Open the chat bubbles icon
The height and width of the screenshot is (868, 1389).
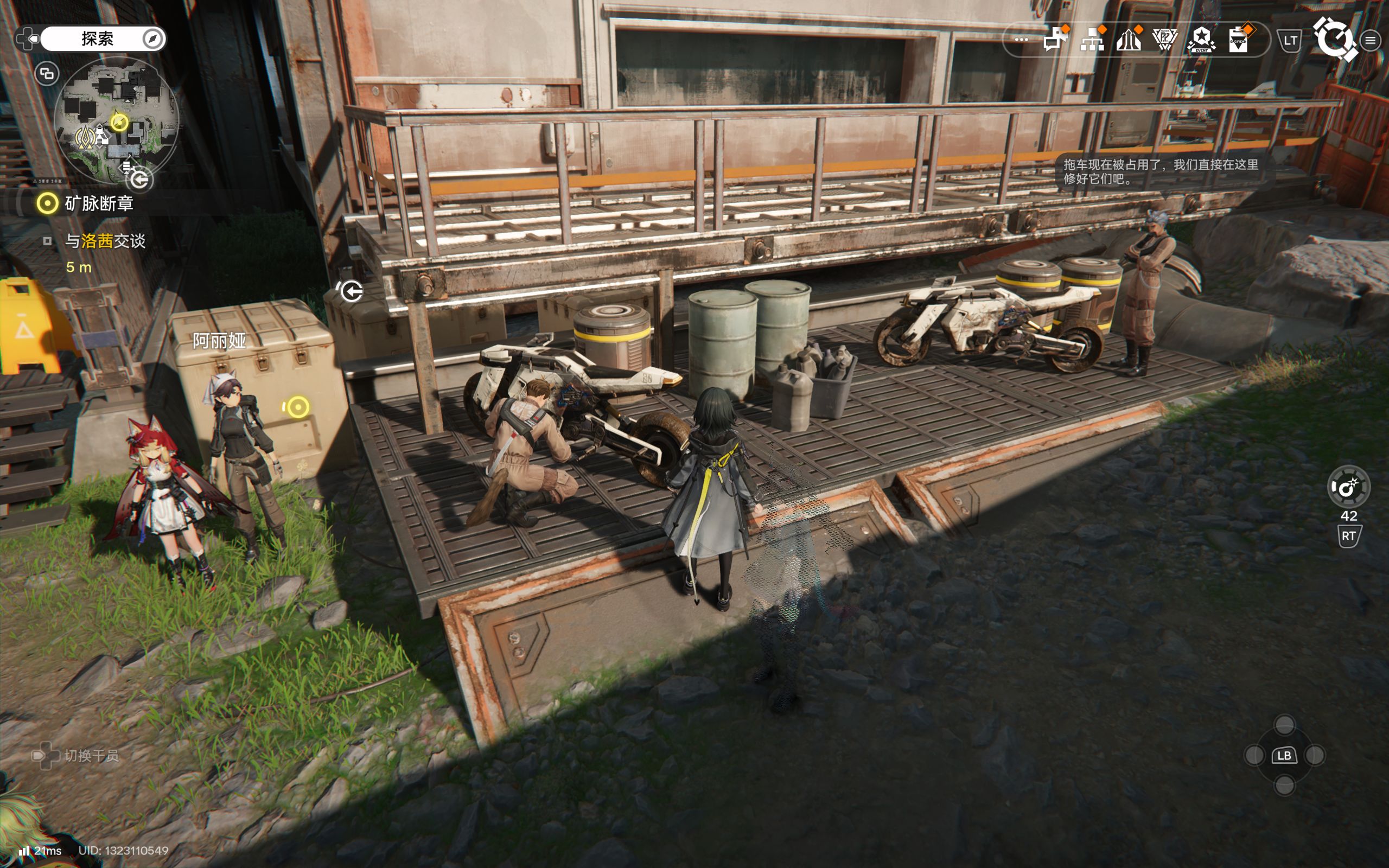click(1055, 40)
